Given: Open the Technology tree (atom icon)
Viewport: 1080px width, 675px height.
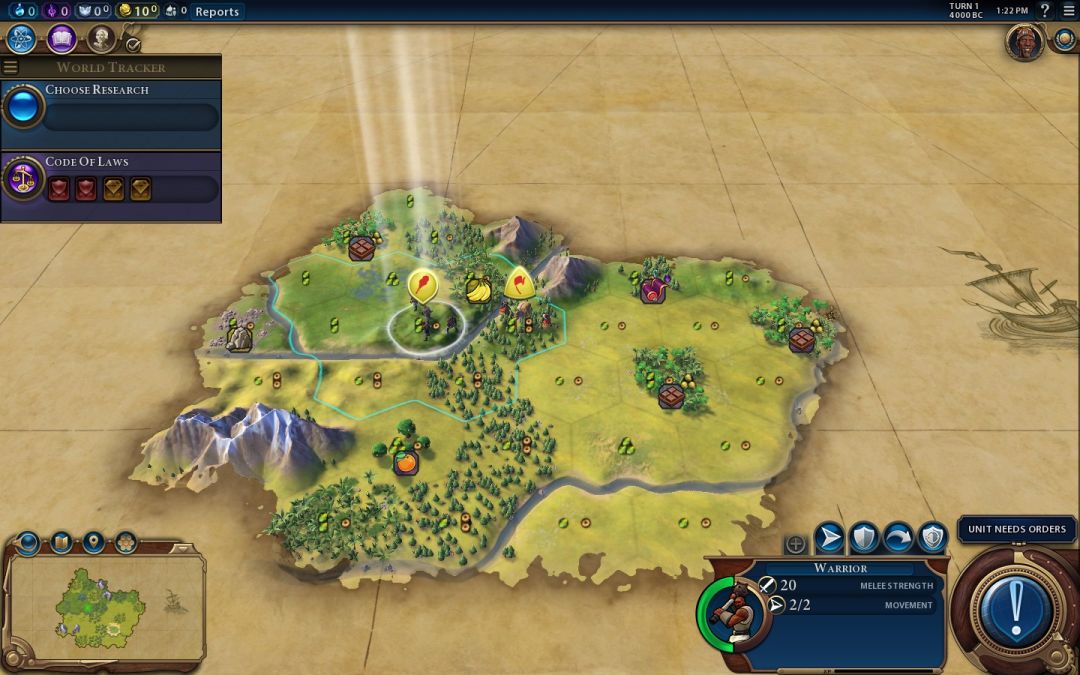Looking at the screenshot, I should tap(22, 38).
